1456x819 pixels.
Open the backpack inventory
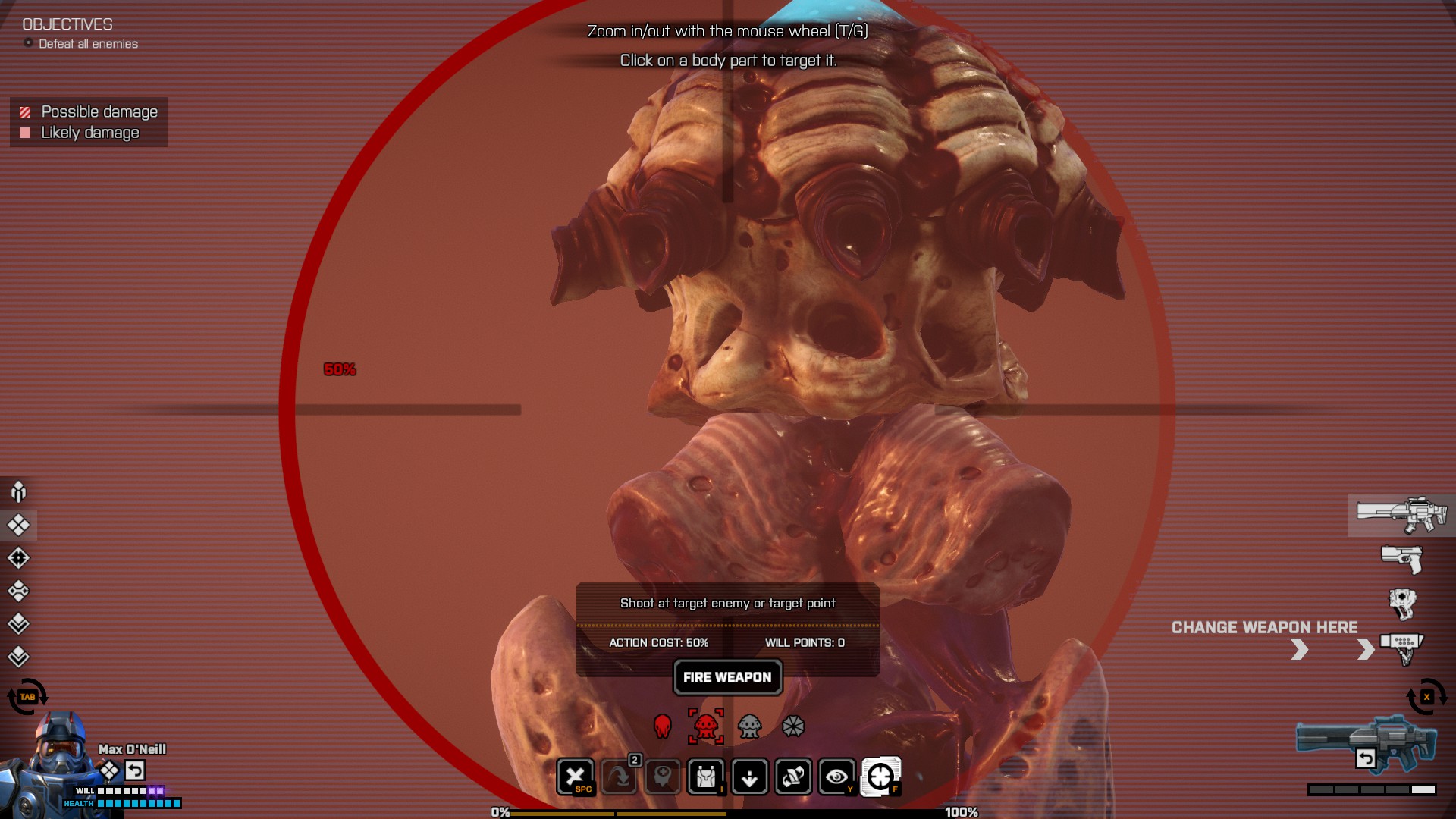click(706, 777)
